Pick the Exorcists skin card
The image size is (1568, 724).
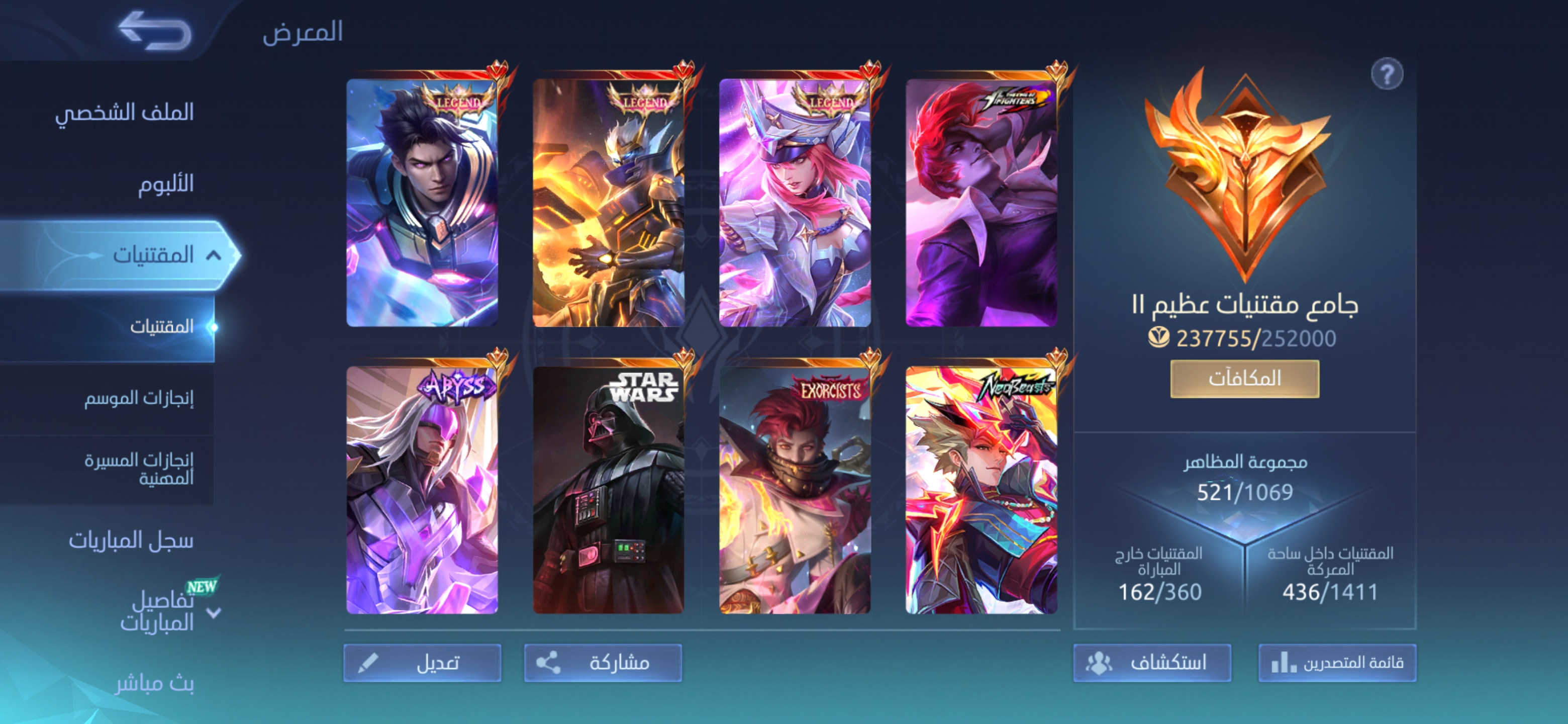[x=795, y=490]
